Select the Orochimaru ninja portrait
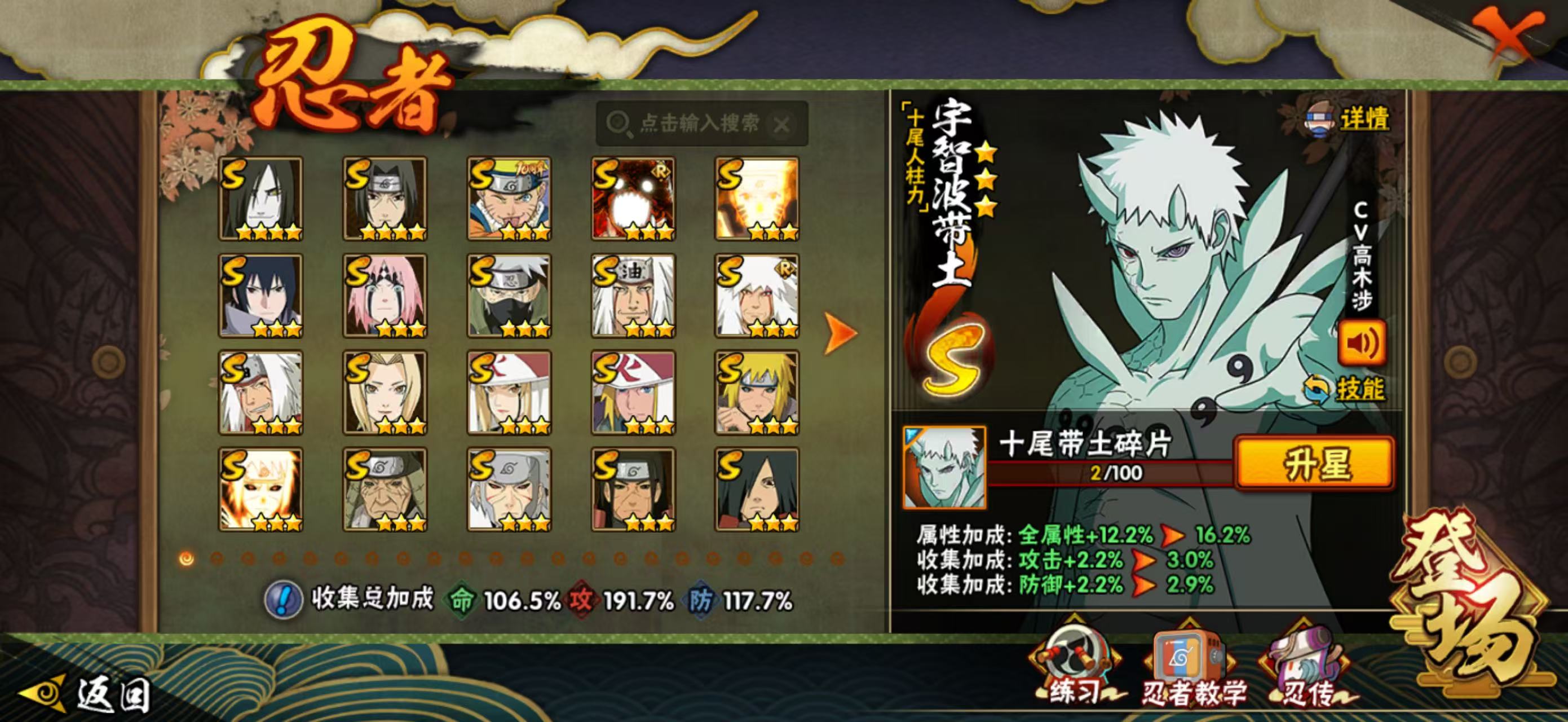The image size is (1568, 722). 260,199
